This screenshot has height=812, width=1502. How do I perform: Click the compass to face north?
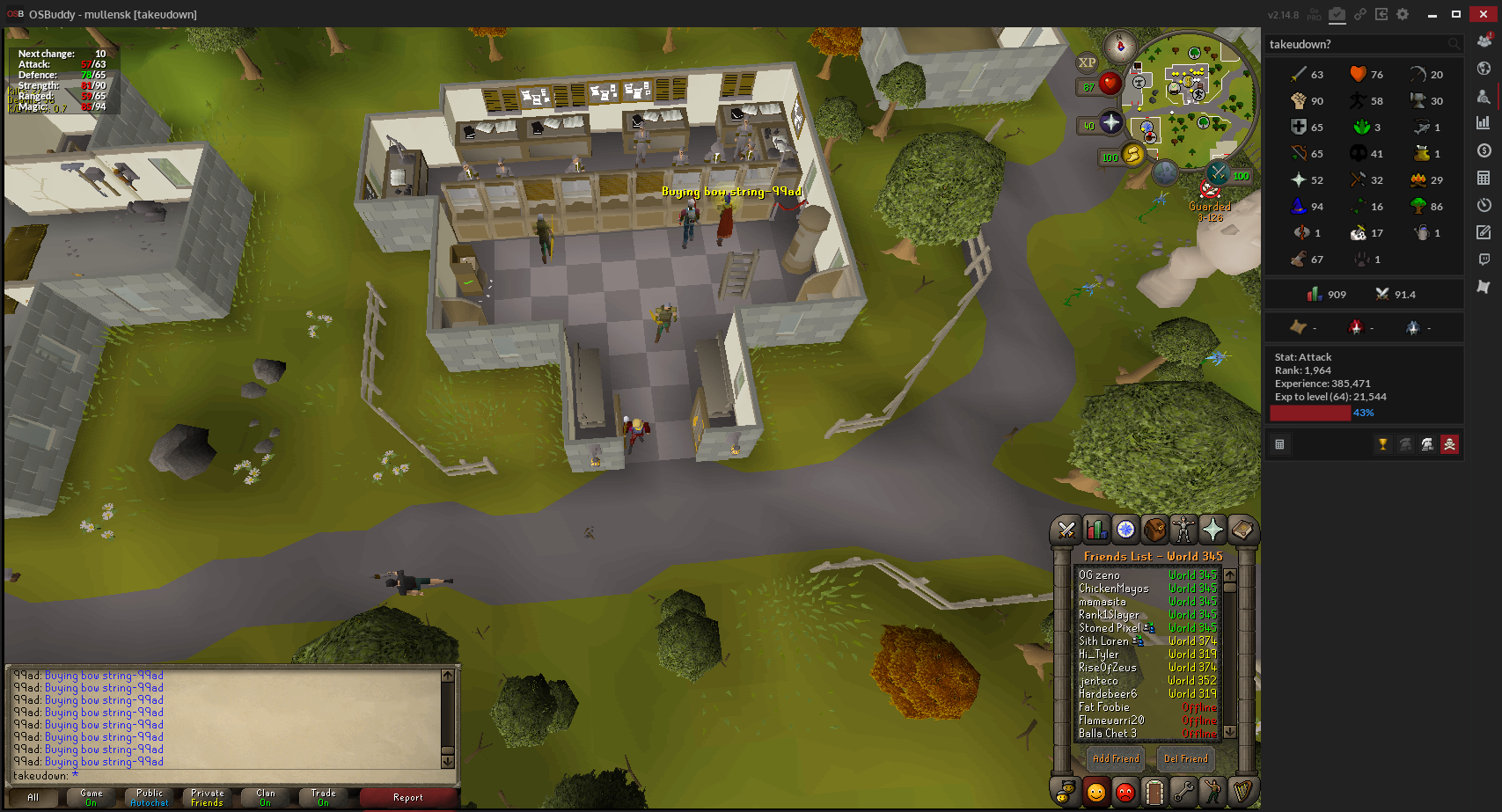point(1120,46)
